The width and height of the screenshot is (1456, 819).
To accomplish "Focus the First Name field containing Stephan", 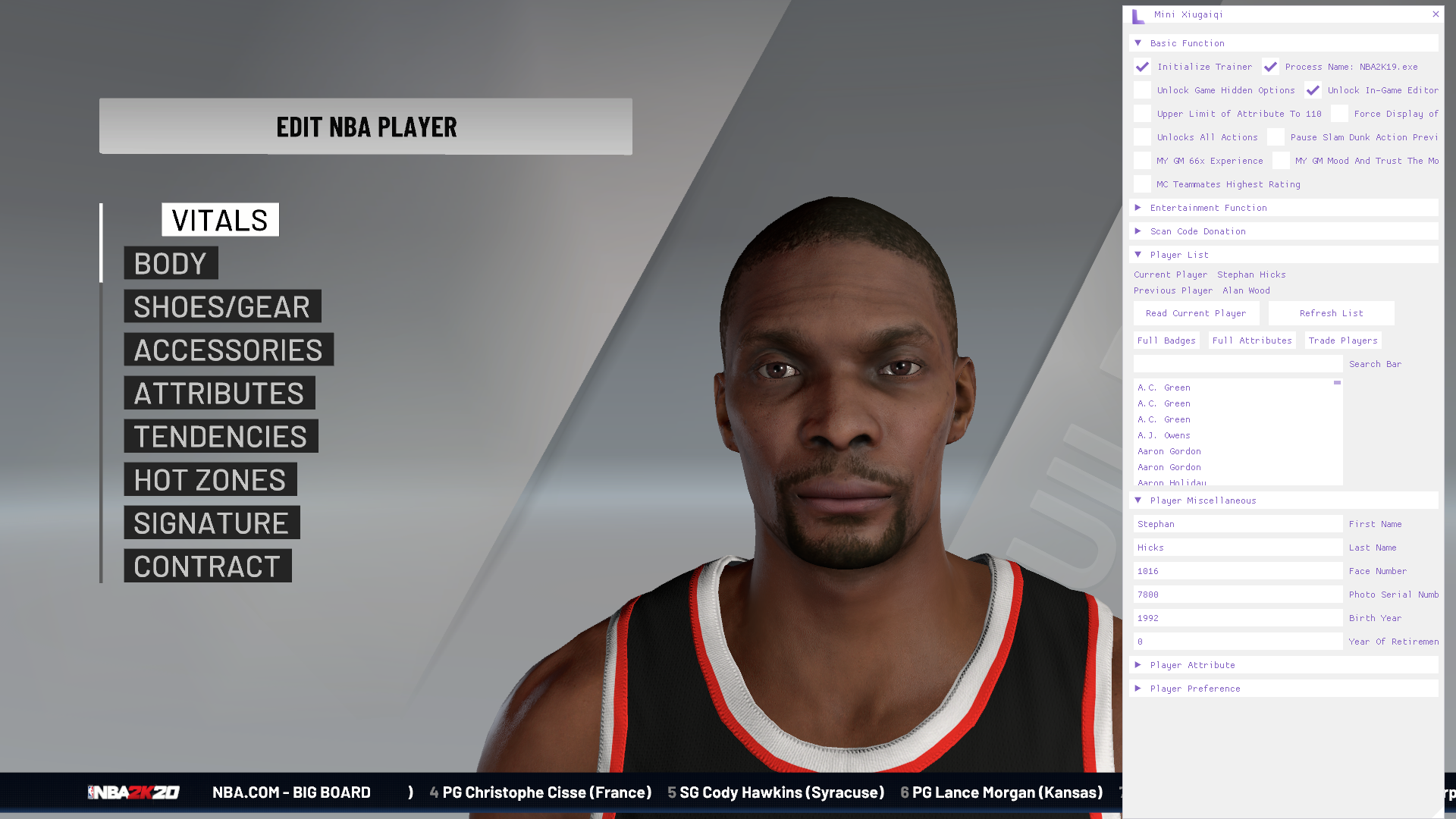I will coord(1238,524).
